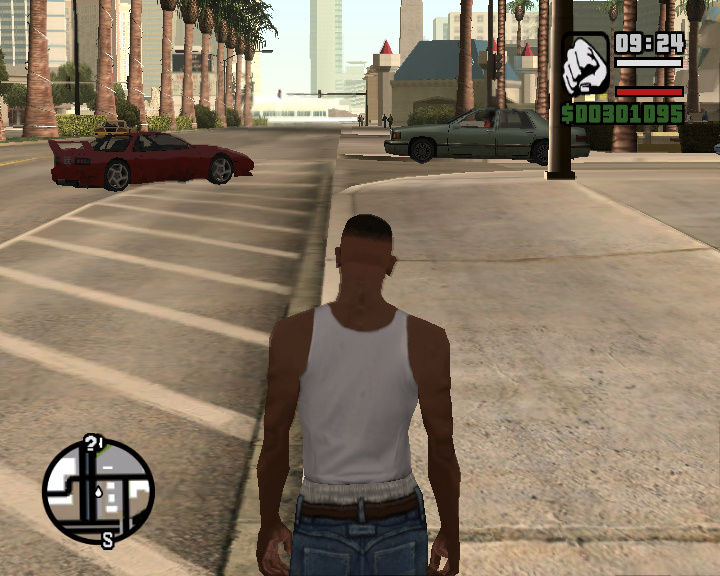
Task: Click the circular radar minimap
Action: (98, 490)
